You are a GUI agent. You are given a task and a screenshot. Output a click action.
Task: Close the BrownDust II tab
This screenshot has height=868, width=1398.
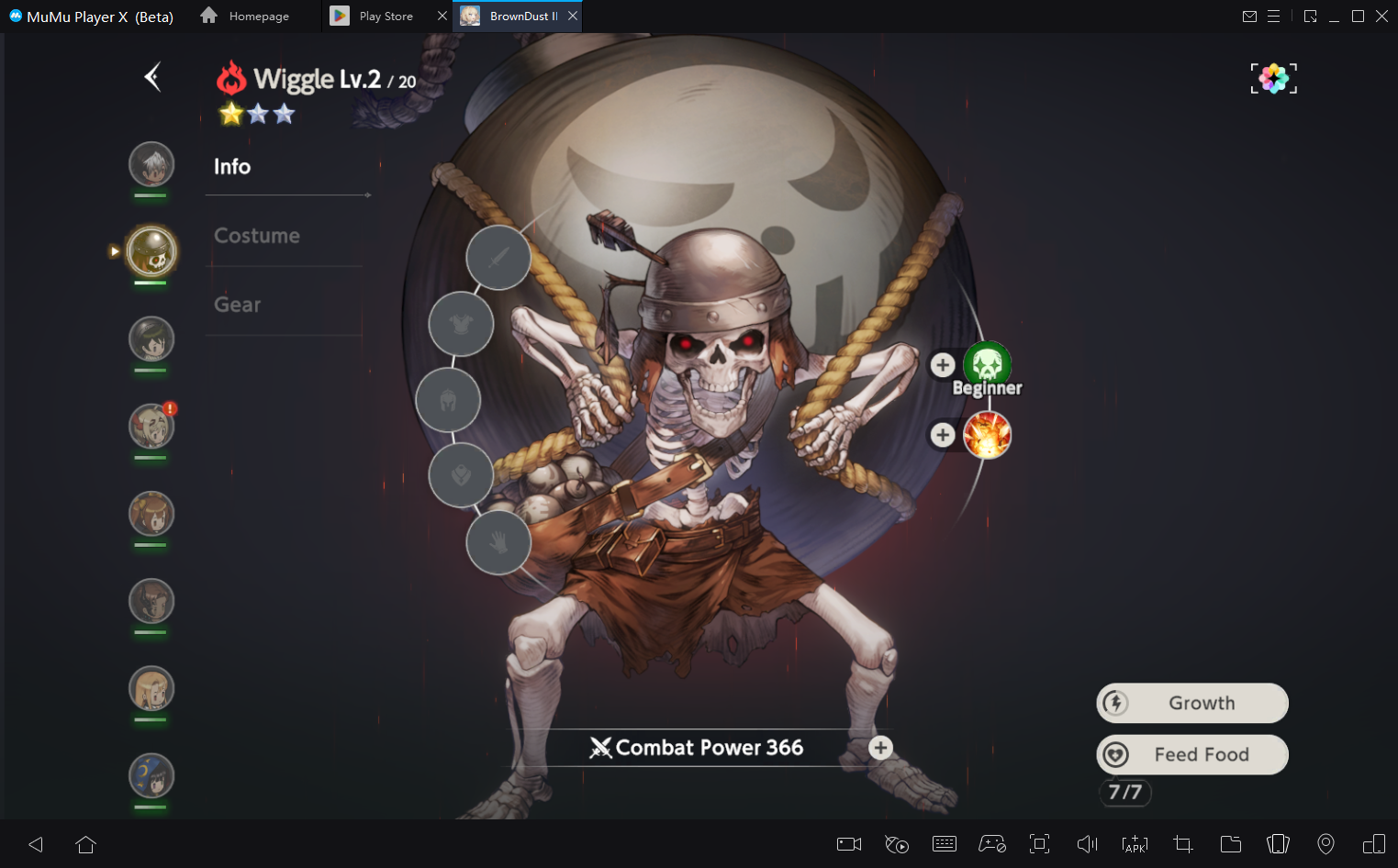573,16
